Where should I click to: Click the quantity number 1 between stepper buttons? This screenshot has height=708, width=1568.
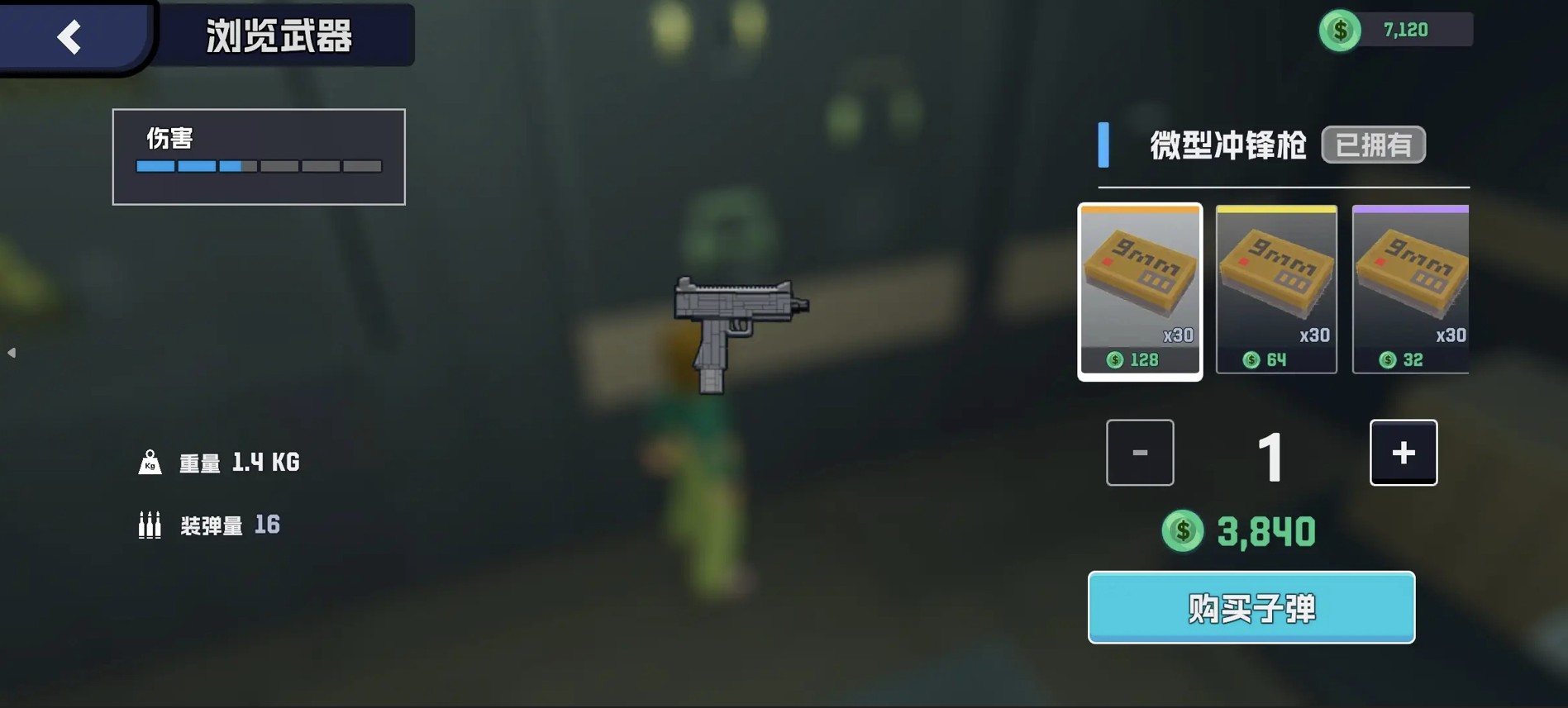1271,452
